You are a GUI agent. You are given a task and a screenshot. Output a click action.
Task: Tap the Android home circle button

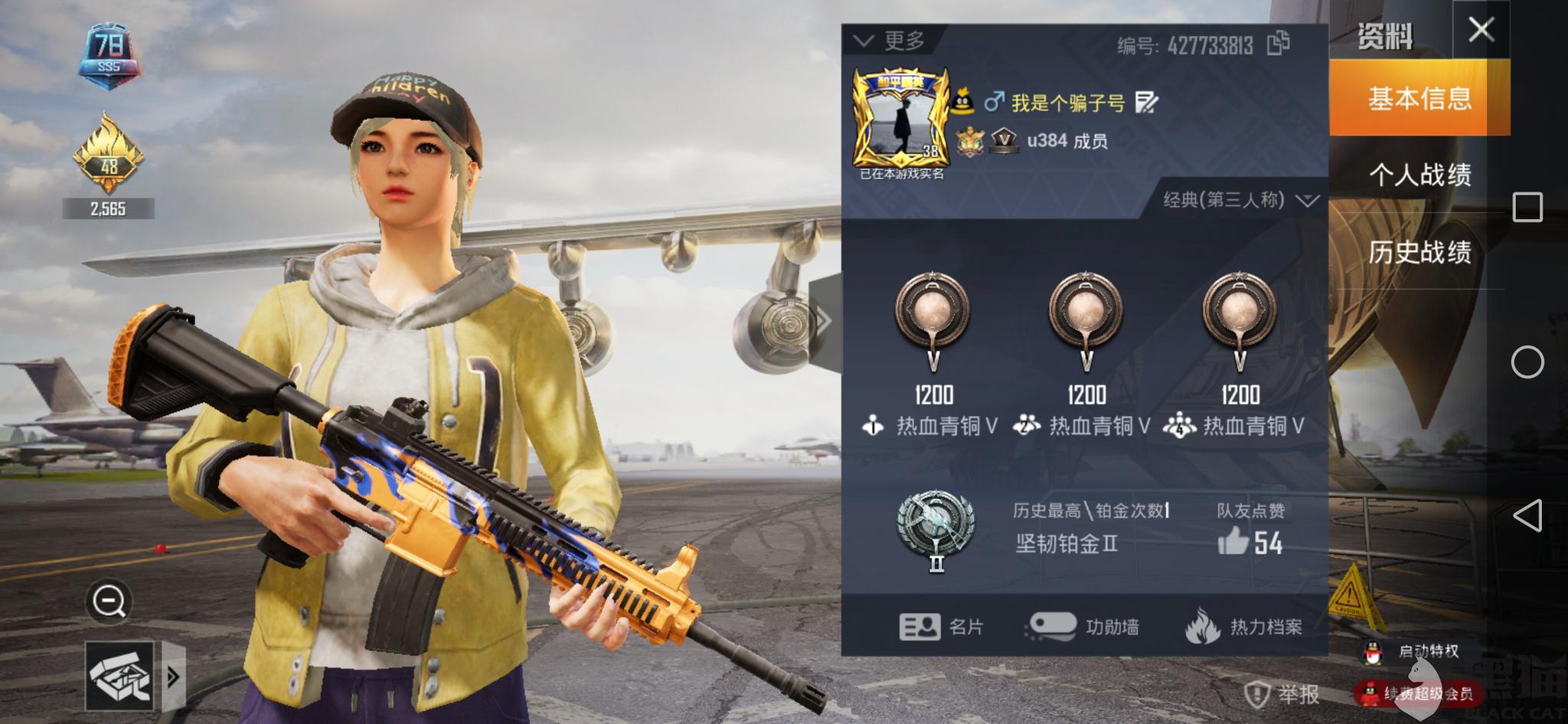(1527, 362)
